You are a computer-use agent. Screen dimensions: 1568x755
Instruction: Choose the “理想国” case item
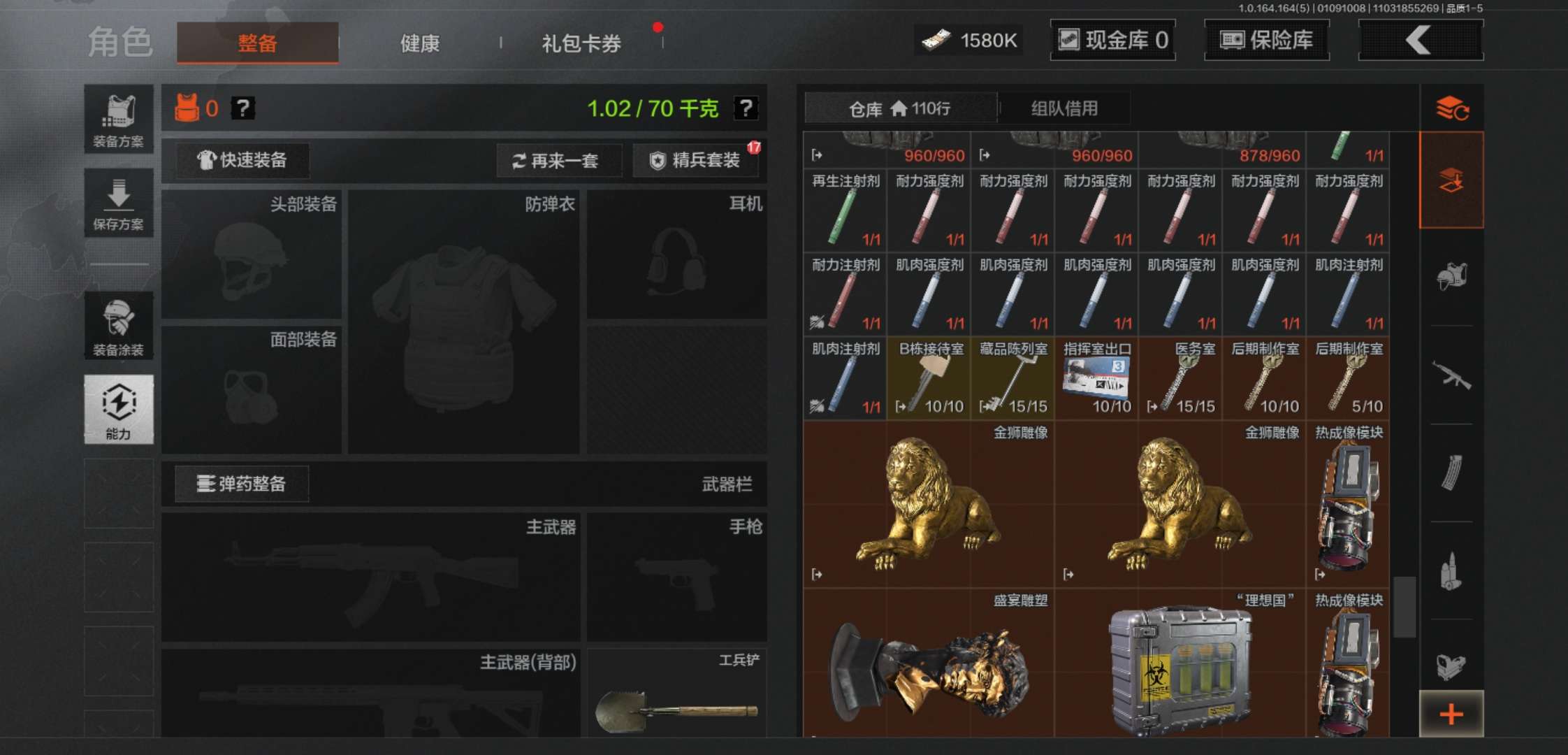point(1180,664)
